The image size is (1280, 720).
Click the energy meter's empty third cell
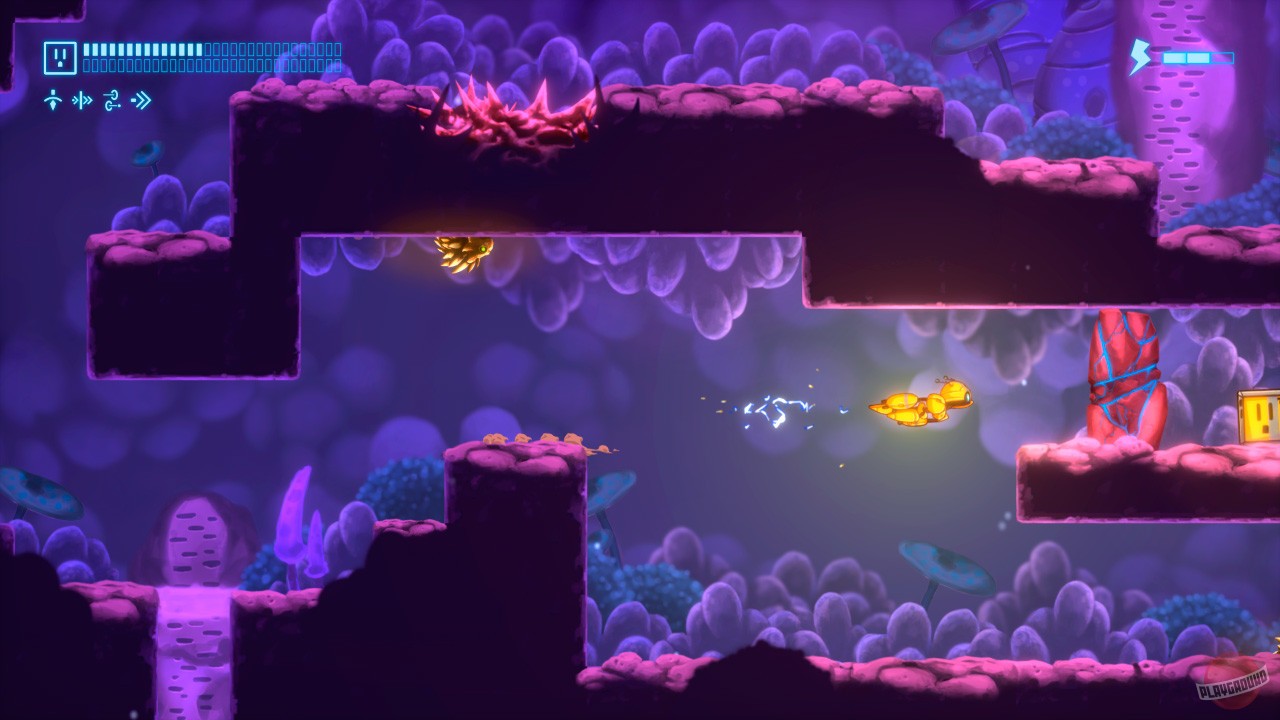[1222, 57]
